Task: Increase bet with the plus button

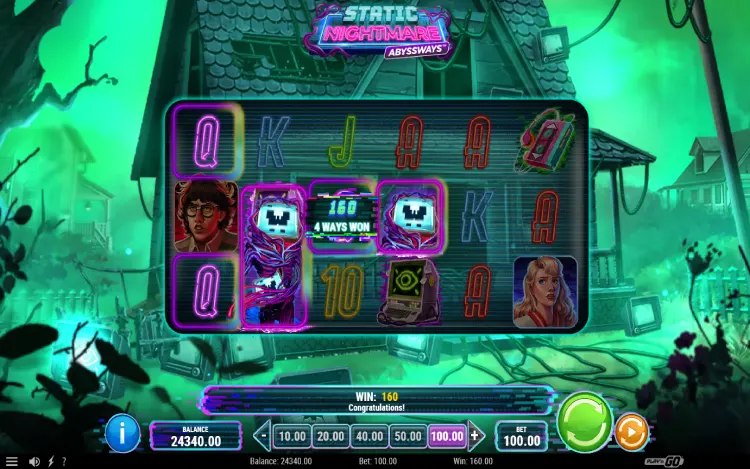Action: point(476,436)
